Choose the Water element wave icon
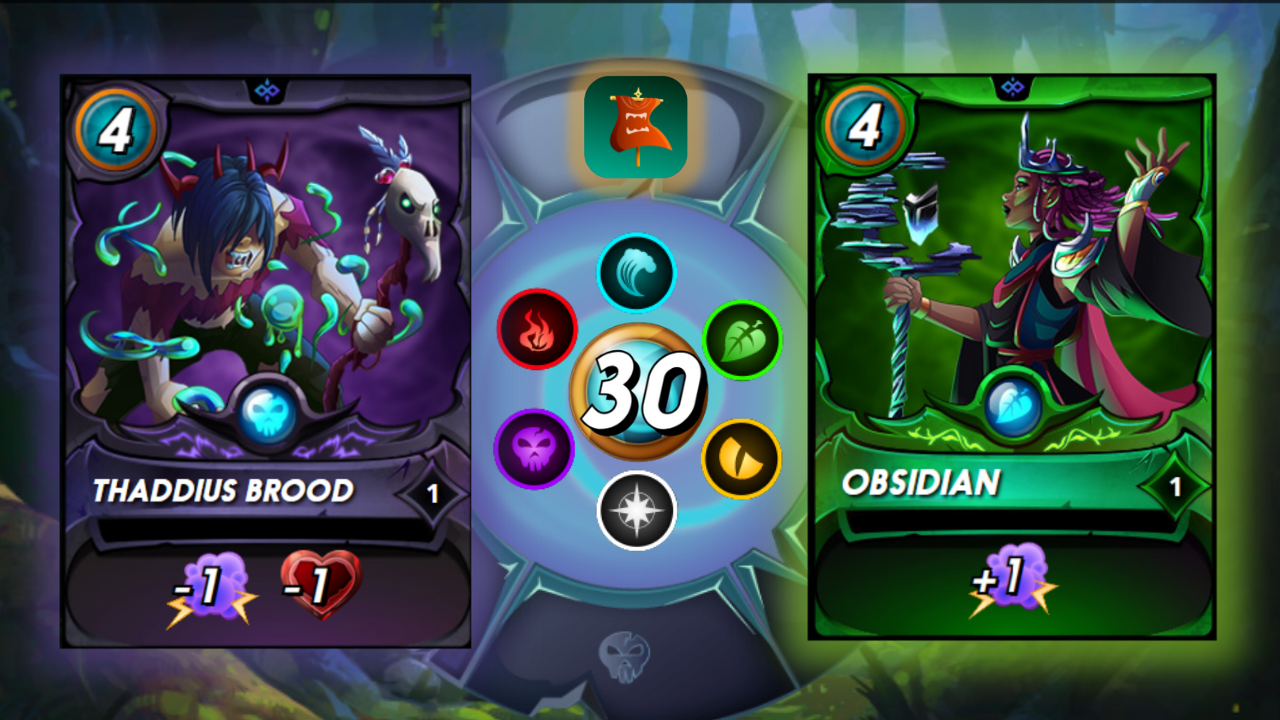The height and width of the screenshot is (720, 1280). (637, 273)
